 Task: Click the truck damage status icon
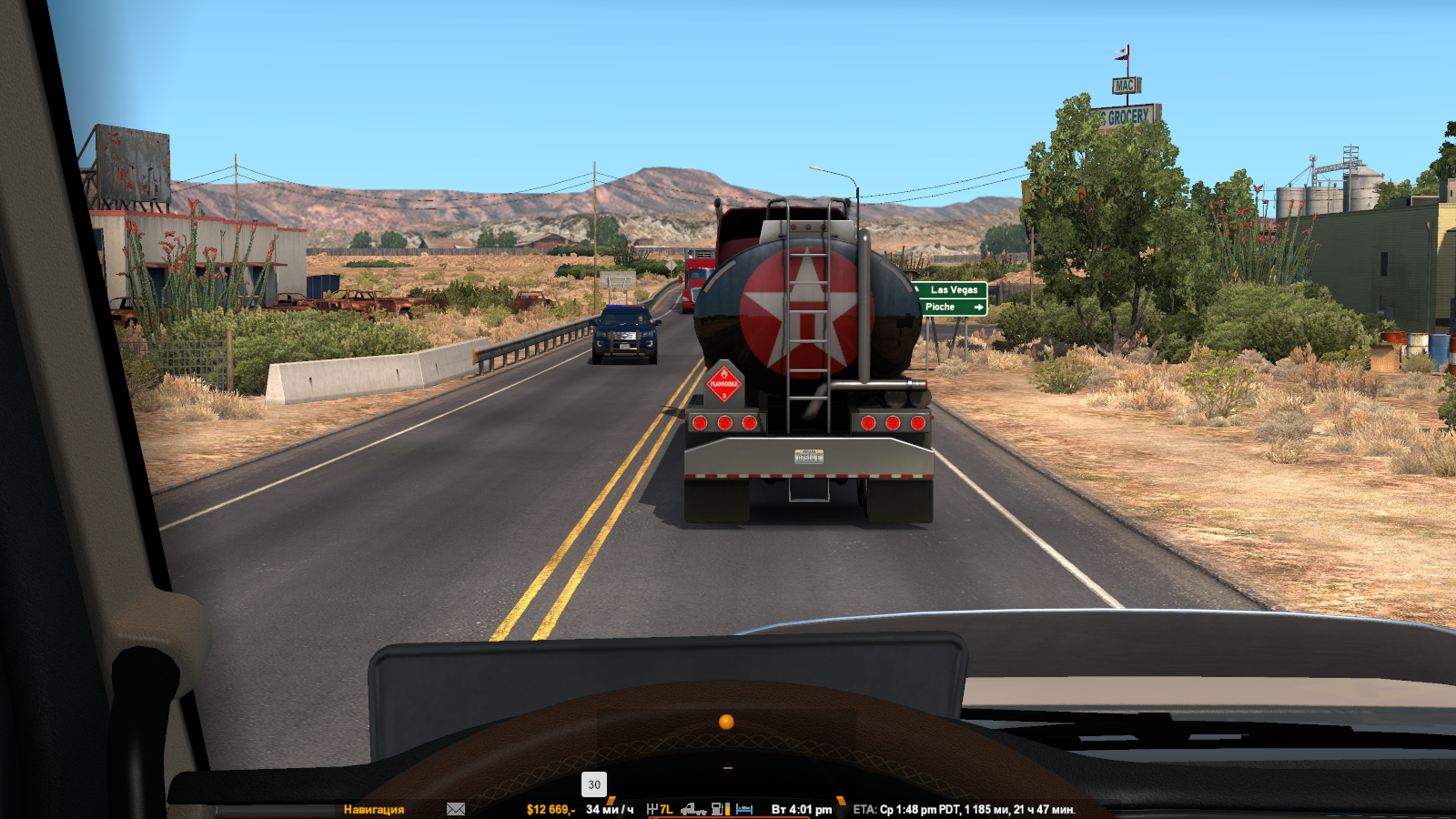click(x=693, y=809)
